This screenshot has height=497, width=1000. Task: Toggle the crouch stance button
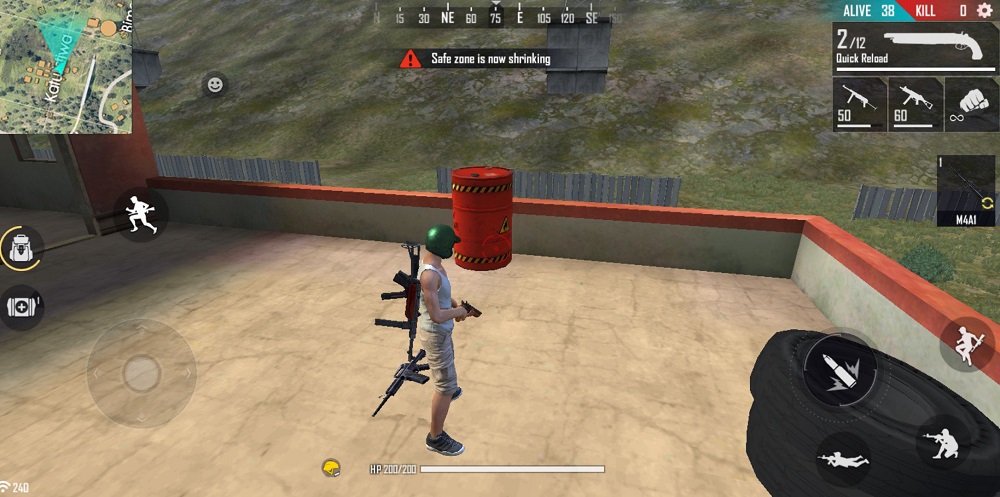point(942,440)
